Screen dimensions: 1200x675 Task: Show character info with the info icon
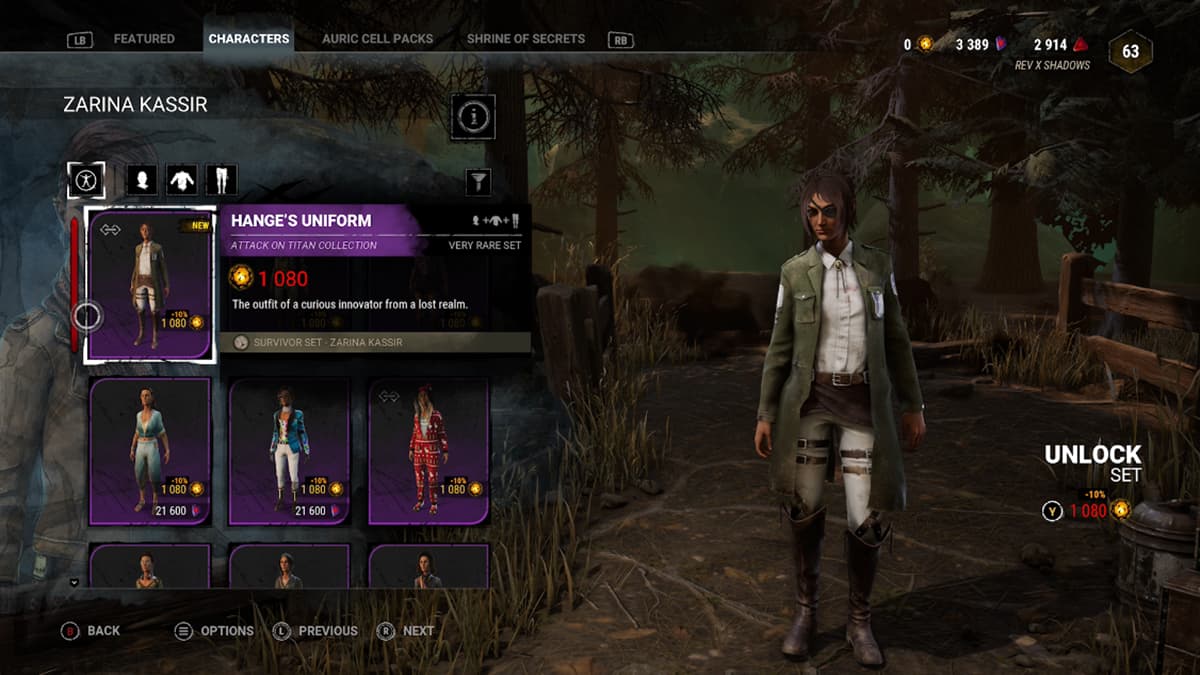pos(473,117)
